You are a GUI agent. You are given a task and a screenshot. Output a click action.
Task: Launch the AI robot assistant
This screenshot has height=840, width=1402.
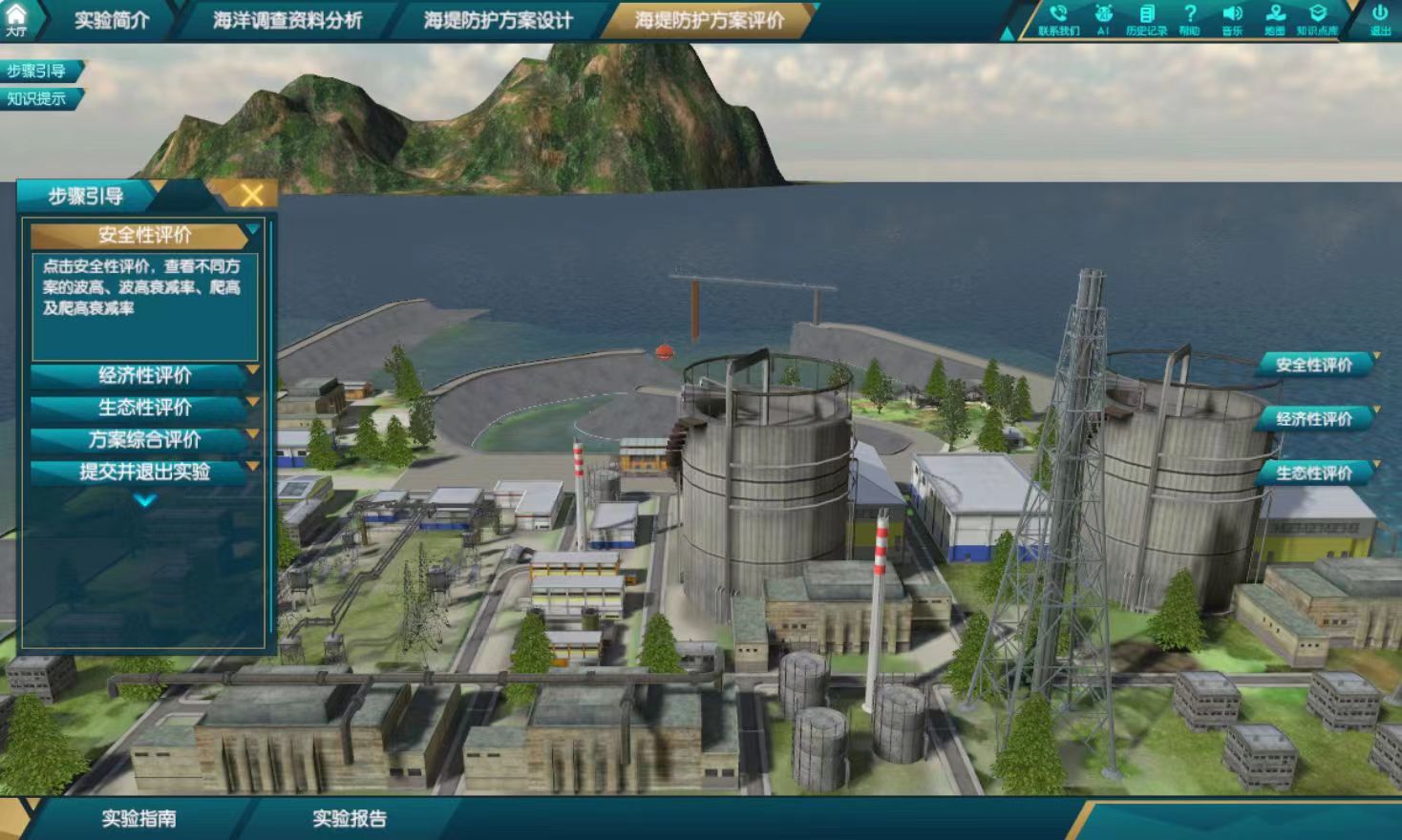tap(1103, 18)
